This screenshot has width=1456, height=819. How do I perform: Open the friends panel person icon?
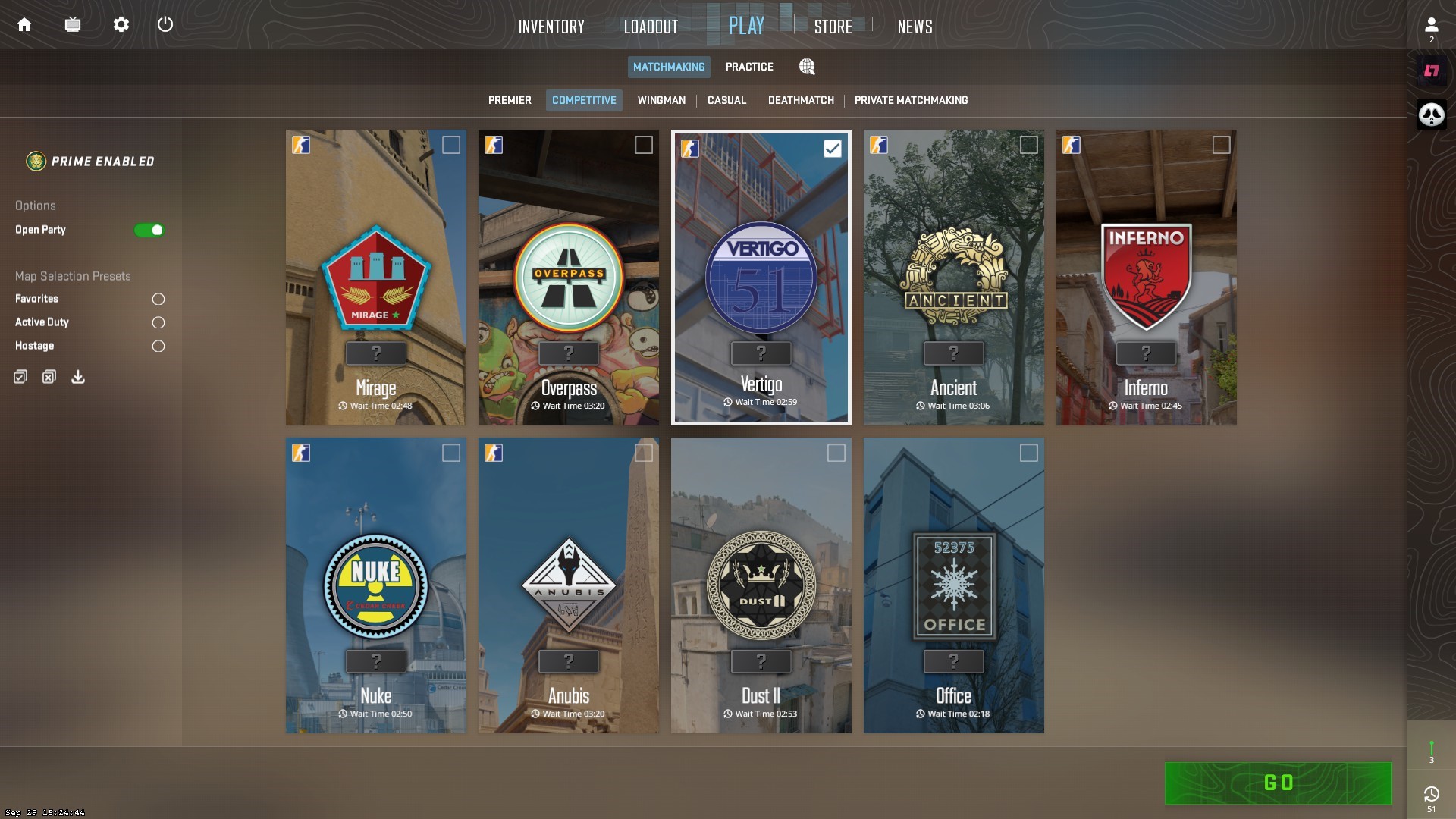pos(1430,25)
